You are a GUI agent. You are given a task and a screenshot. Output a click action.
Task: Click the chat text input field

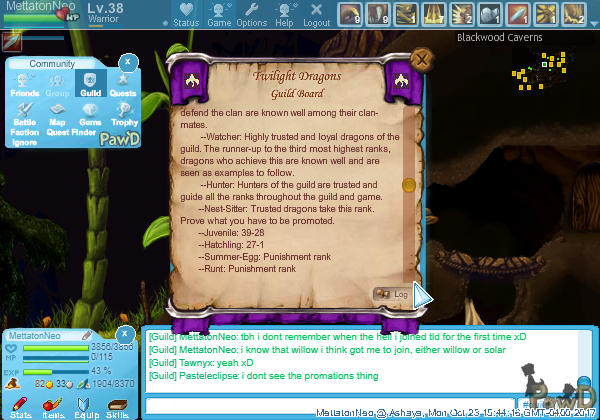tap(330, 404)
